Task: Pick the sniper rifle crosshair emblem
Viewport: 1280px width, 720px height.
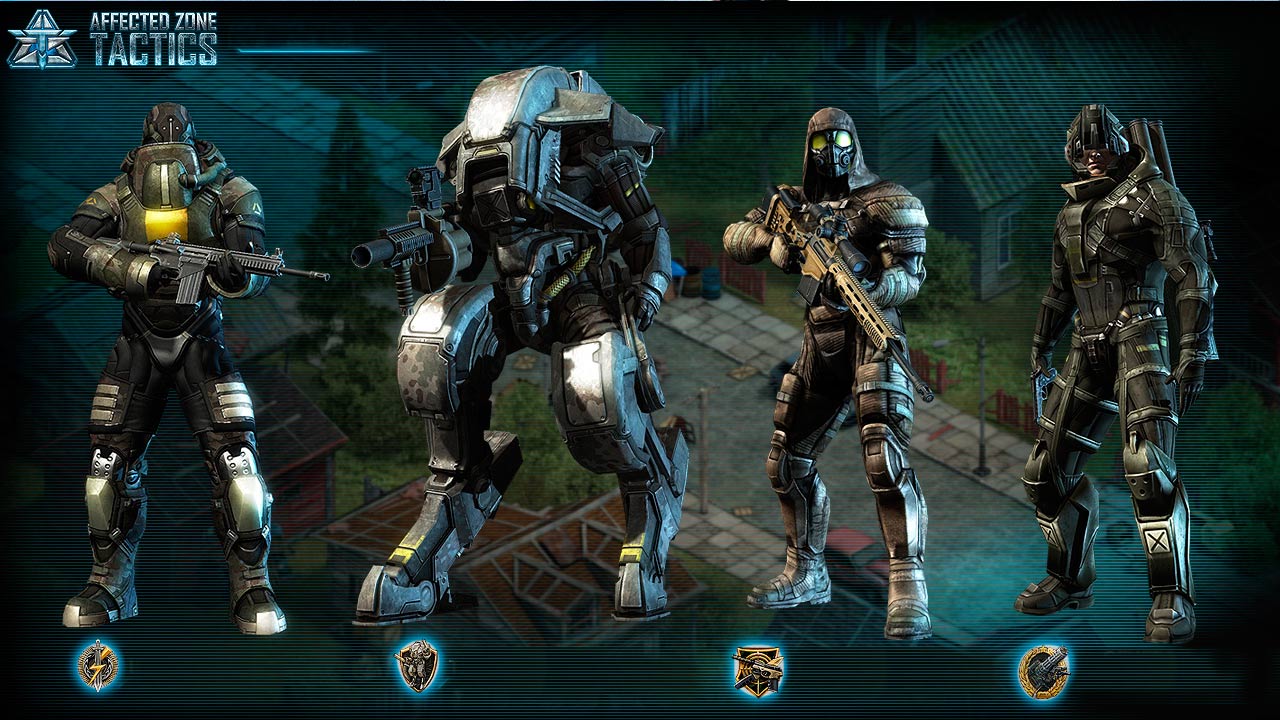Action: pos(757,669)
